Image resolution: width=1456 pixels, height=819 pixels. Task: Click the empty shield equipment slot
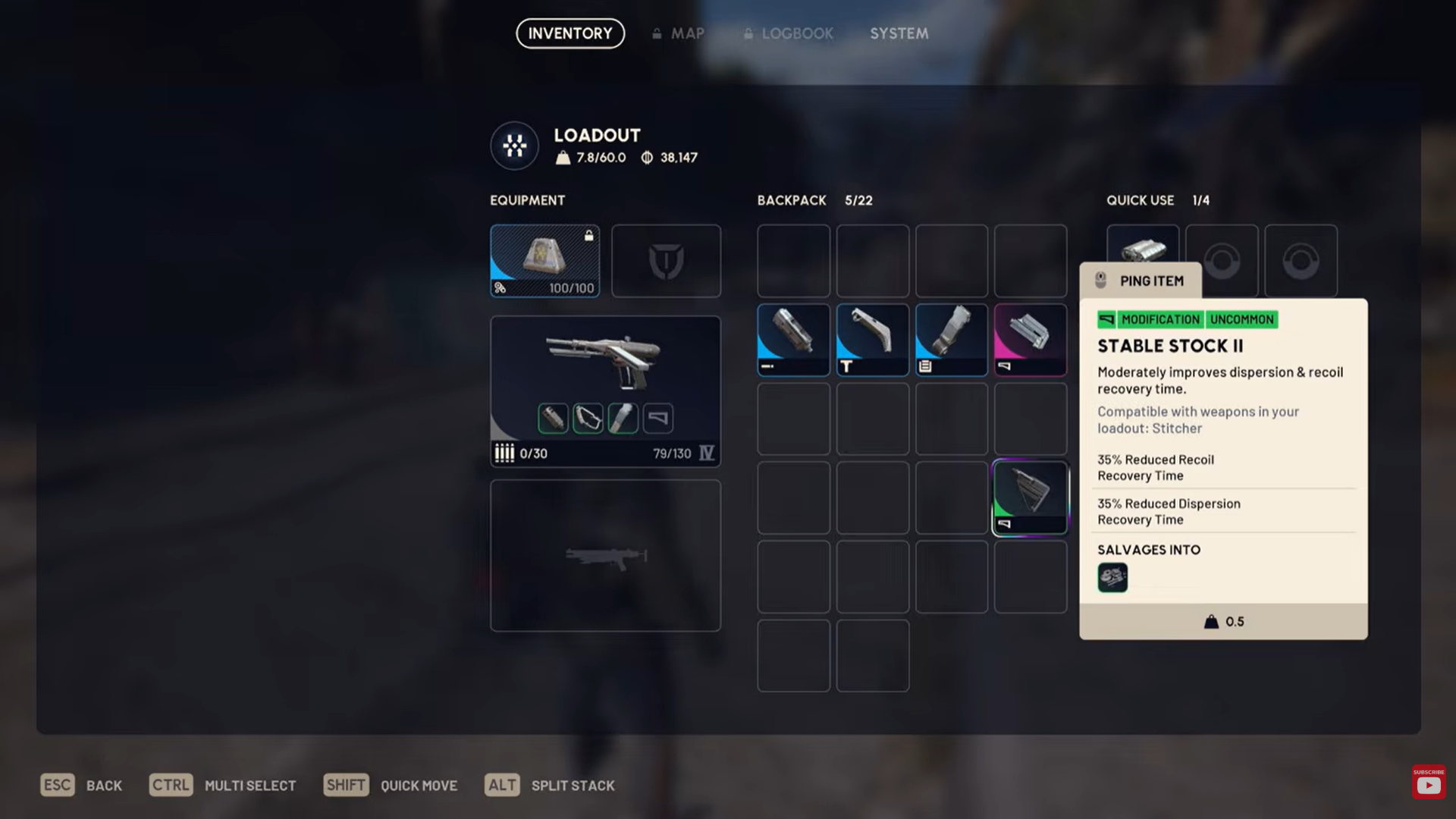pyautogui.click(x=666, y=260)
